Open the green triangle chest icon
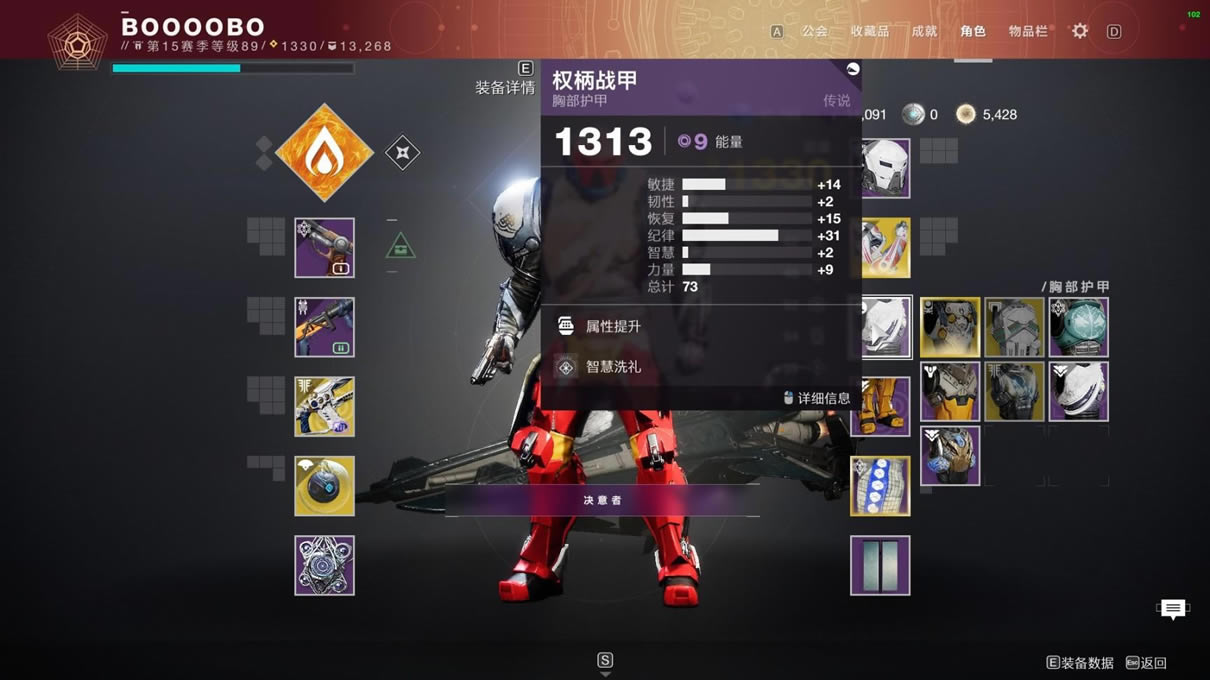The width and height of the screenshot is (1210, 680). tap(400, 246)
